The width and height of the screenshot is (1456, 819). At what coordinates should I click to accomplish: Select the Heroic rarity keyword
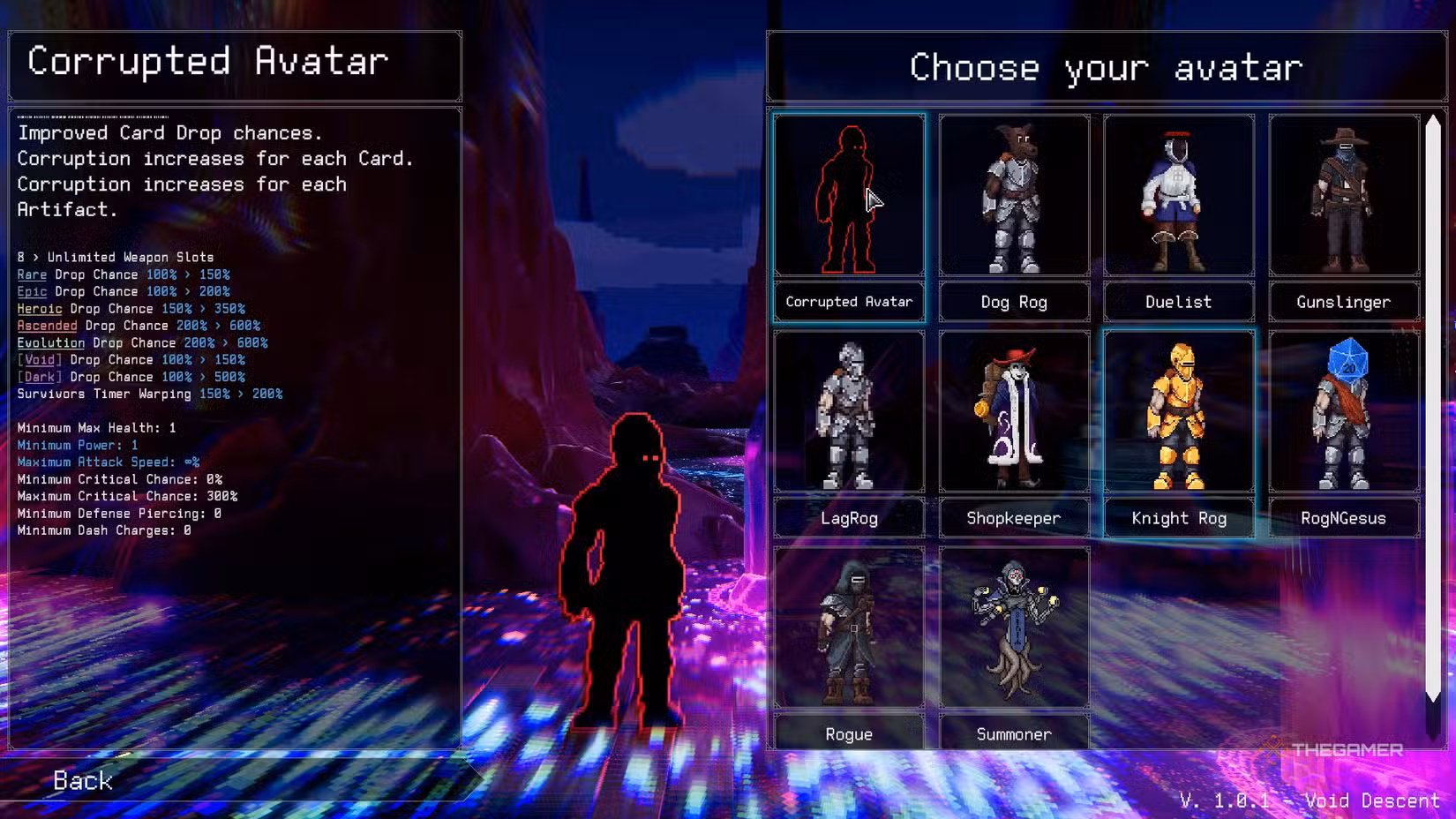pos(40,309)
